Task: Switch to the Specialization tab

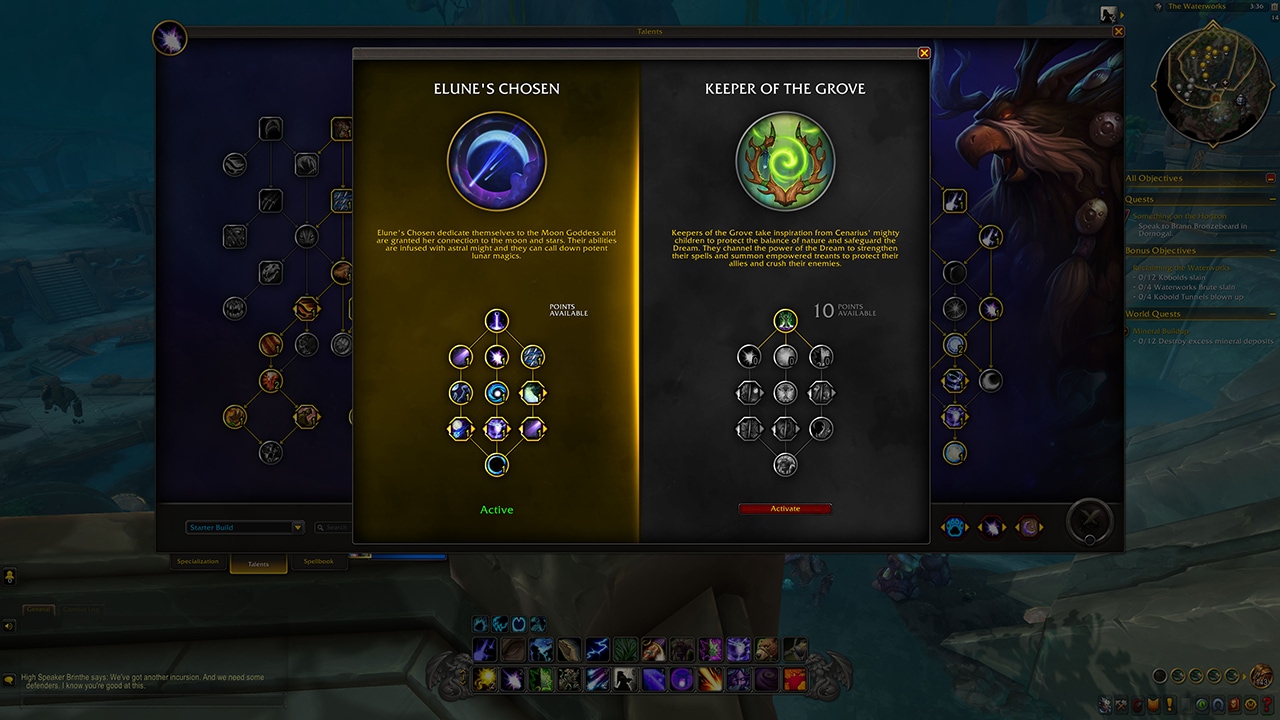Action: tap(197, 561)
